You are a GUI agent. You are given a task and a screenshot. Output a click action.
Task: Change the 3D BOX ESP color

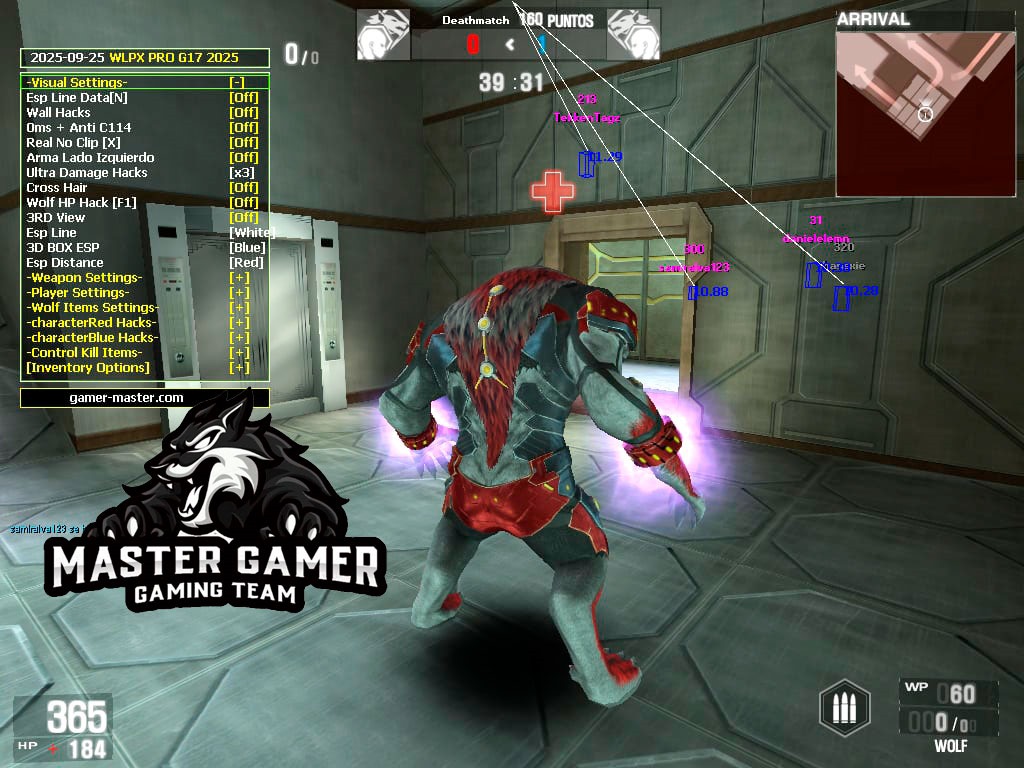click(x=247, y=248)
